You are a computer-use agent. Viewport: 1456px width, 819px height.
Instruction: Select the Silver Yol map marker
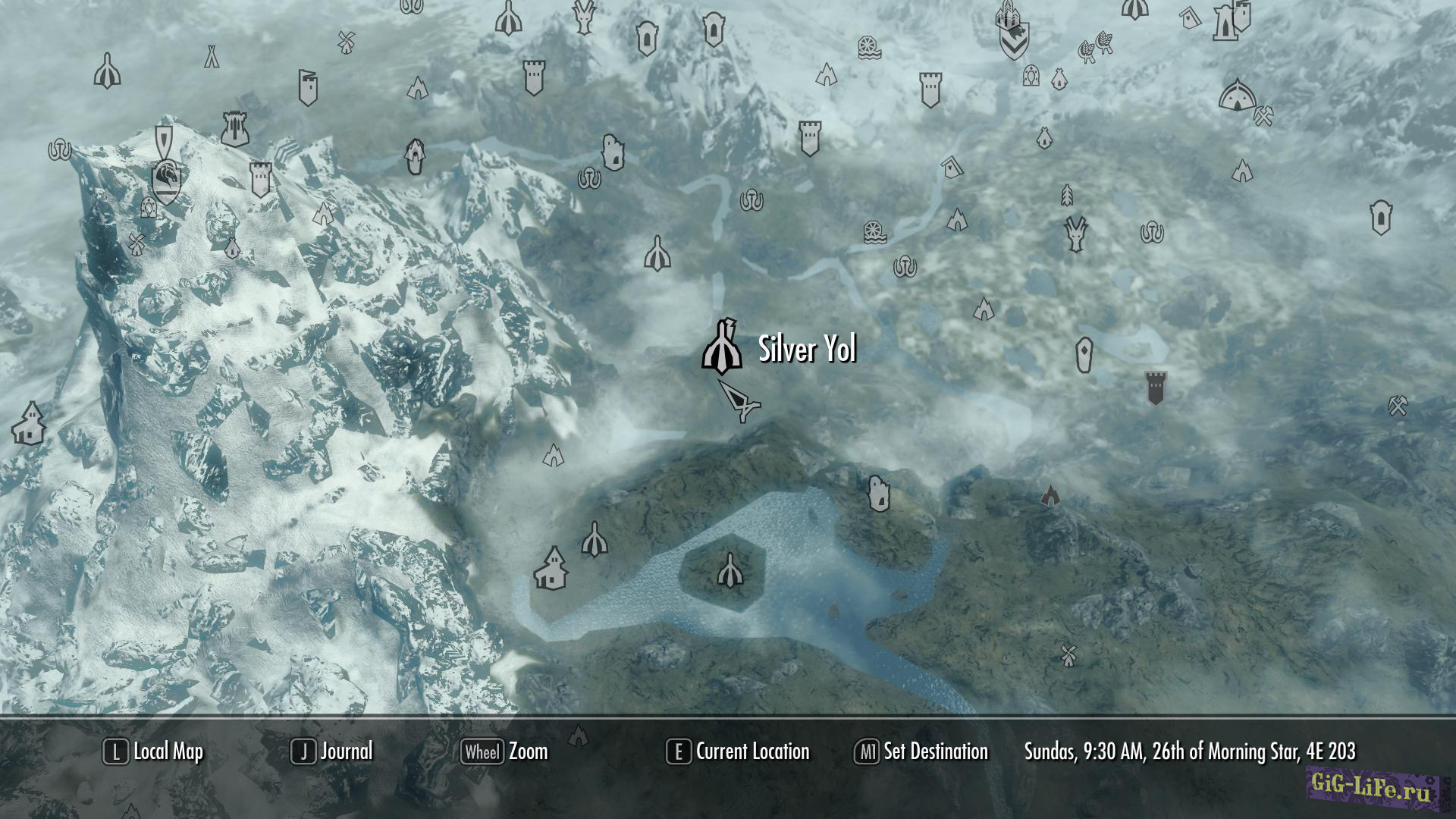point(721,348)
